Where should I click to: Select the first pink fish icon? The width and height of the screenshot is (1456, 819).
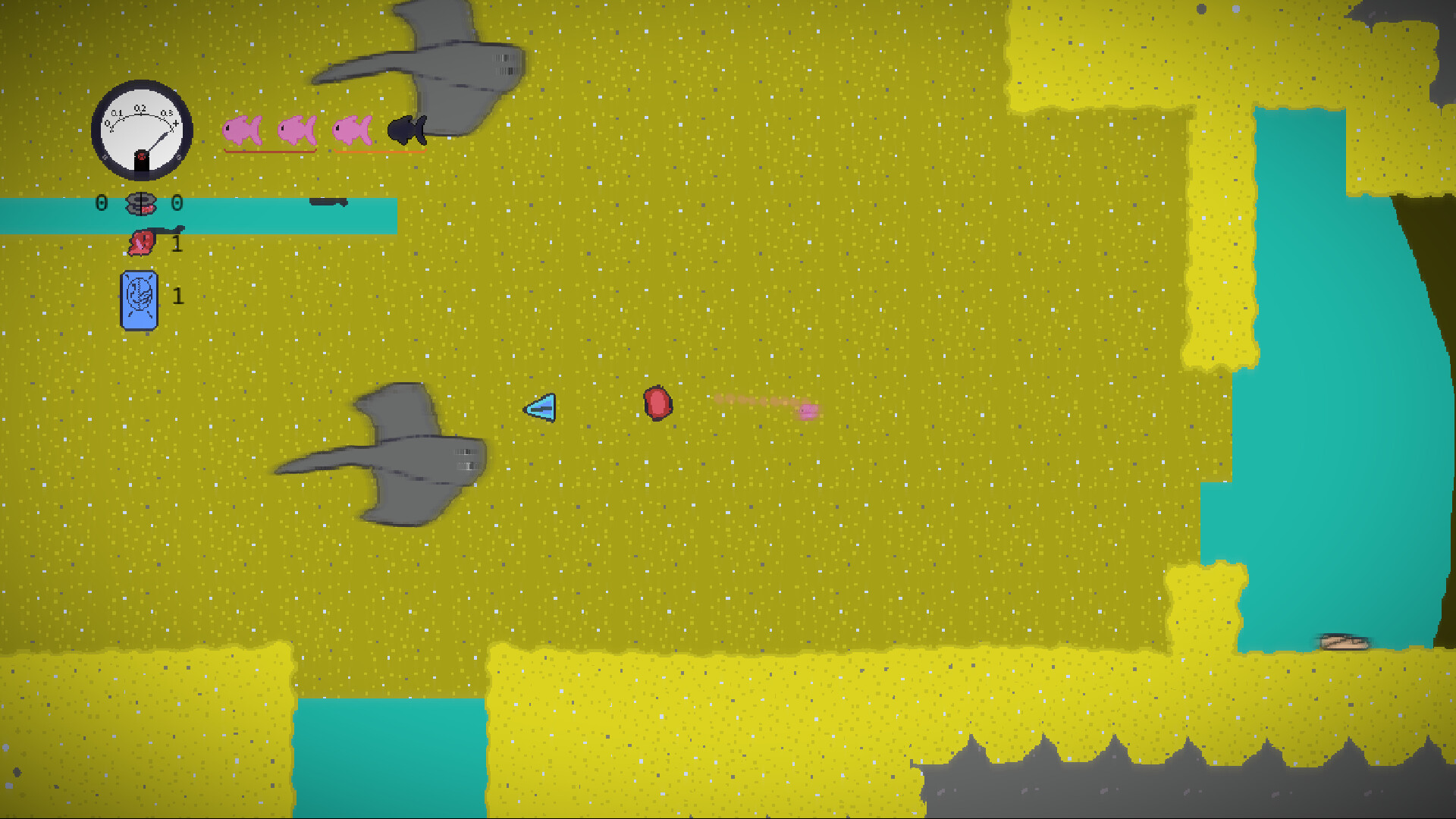[x=241, y=130]
